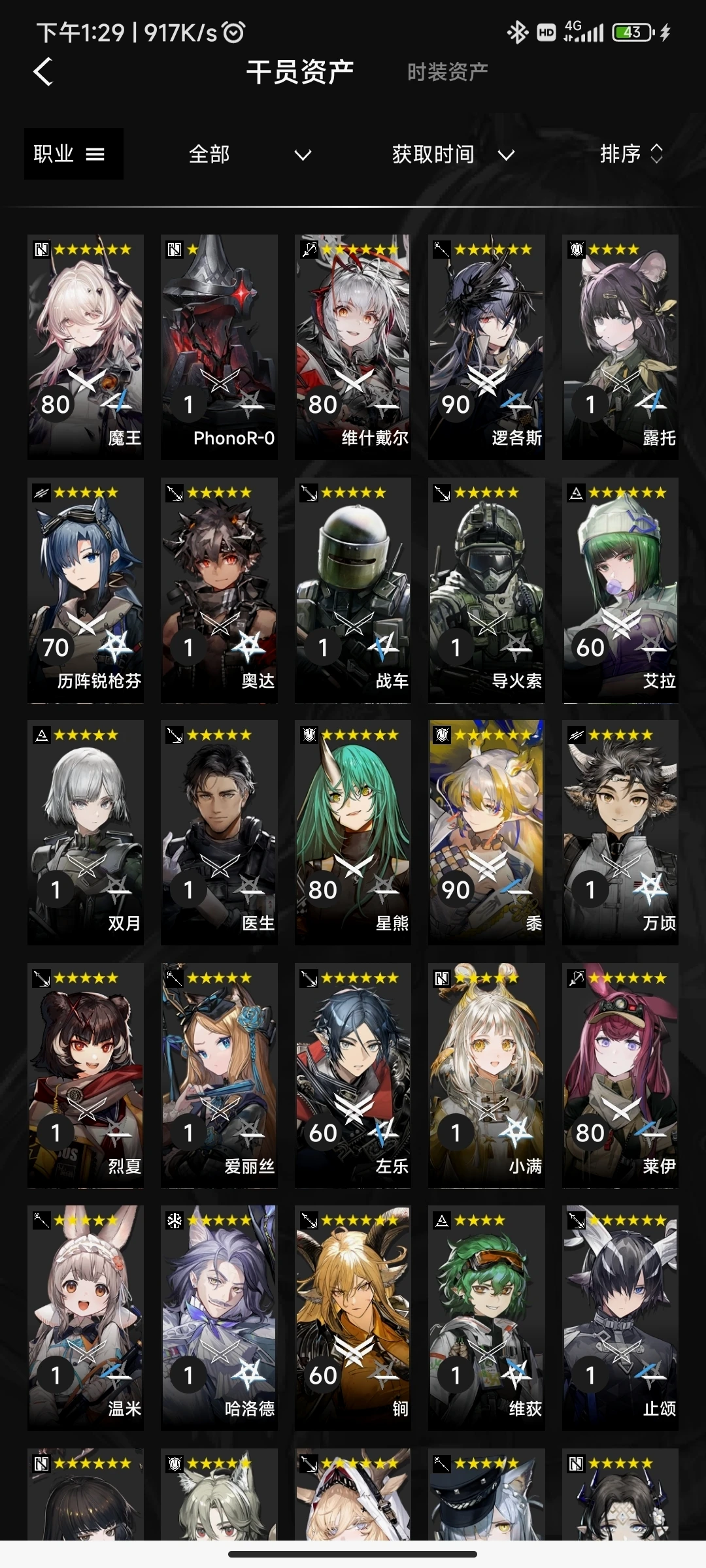Select the 艾拉 operator card
Image resolution: width=706 pixels, height=1568 pixels.
[620, 589]
